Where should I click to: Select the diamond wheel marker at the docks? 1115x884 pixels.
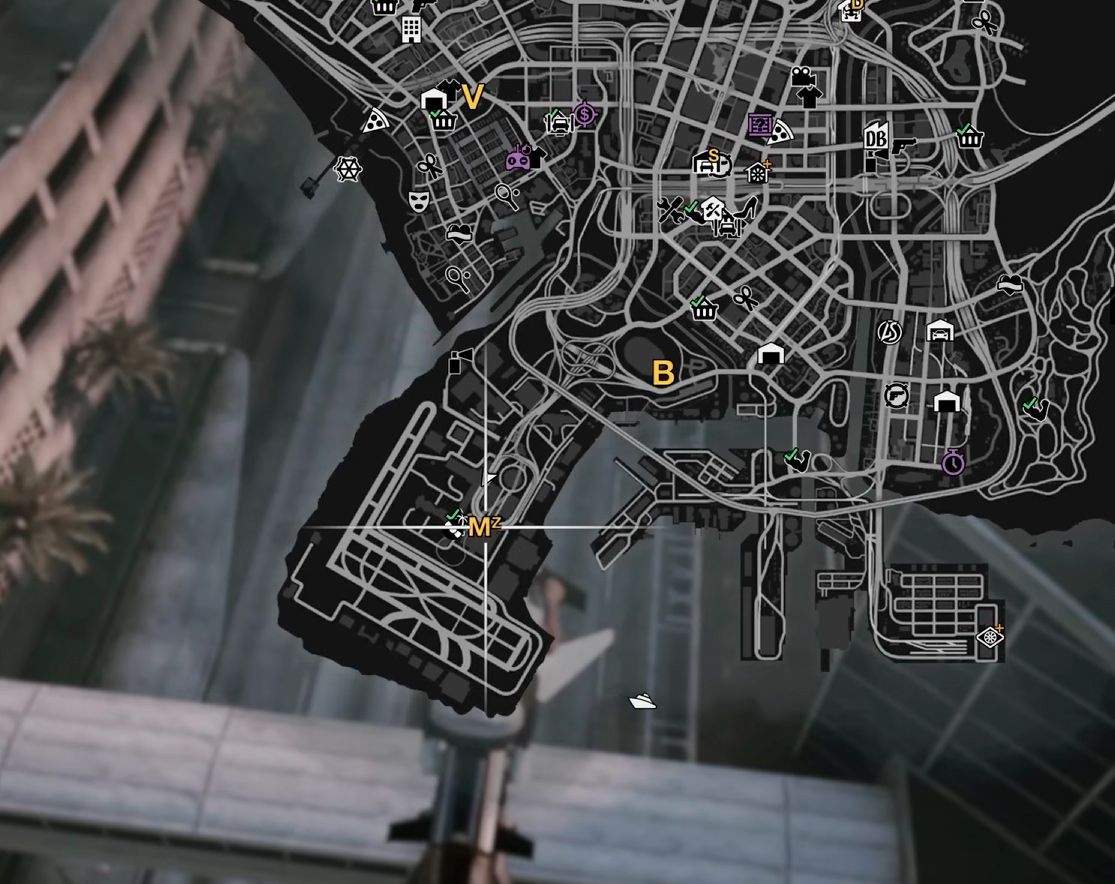pos(989,637)
